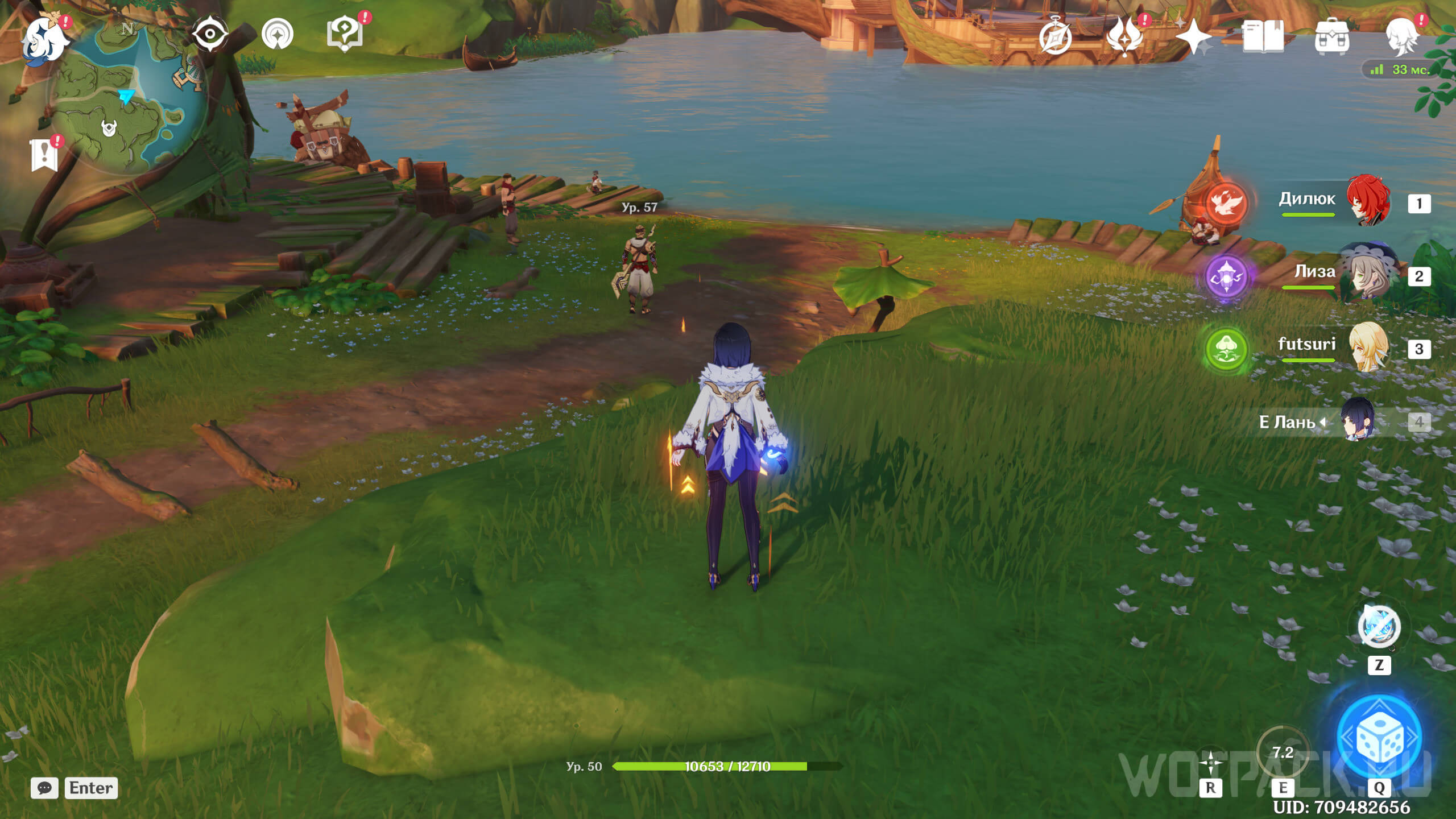Screen dimensions: 1456x819
Task: Open the events menu icon
Action: 1124,37
